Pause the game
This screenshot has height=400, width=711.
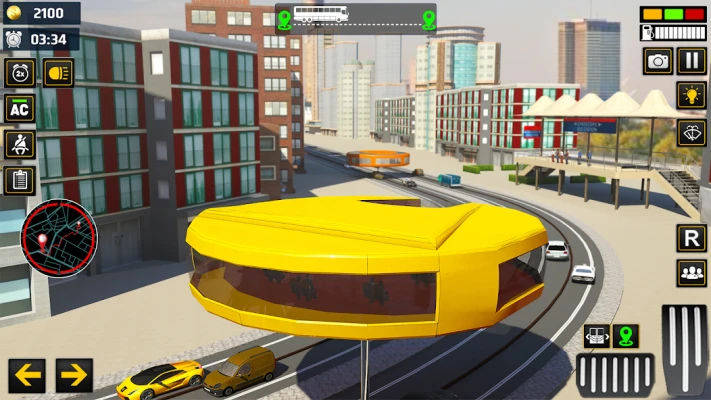[x=692, y=60]
